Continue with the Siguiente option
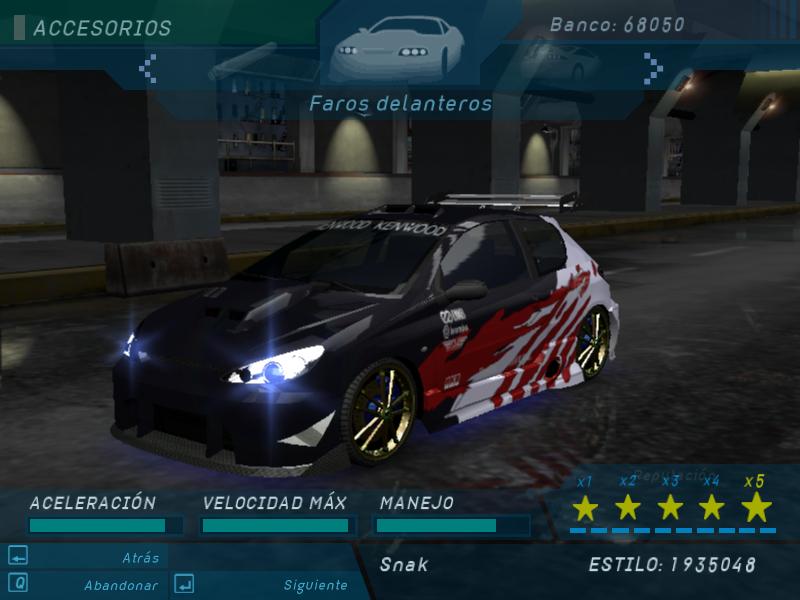This screenshot has height=600, width=800. point(315,585)
